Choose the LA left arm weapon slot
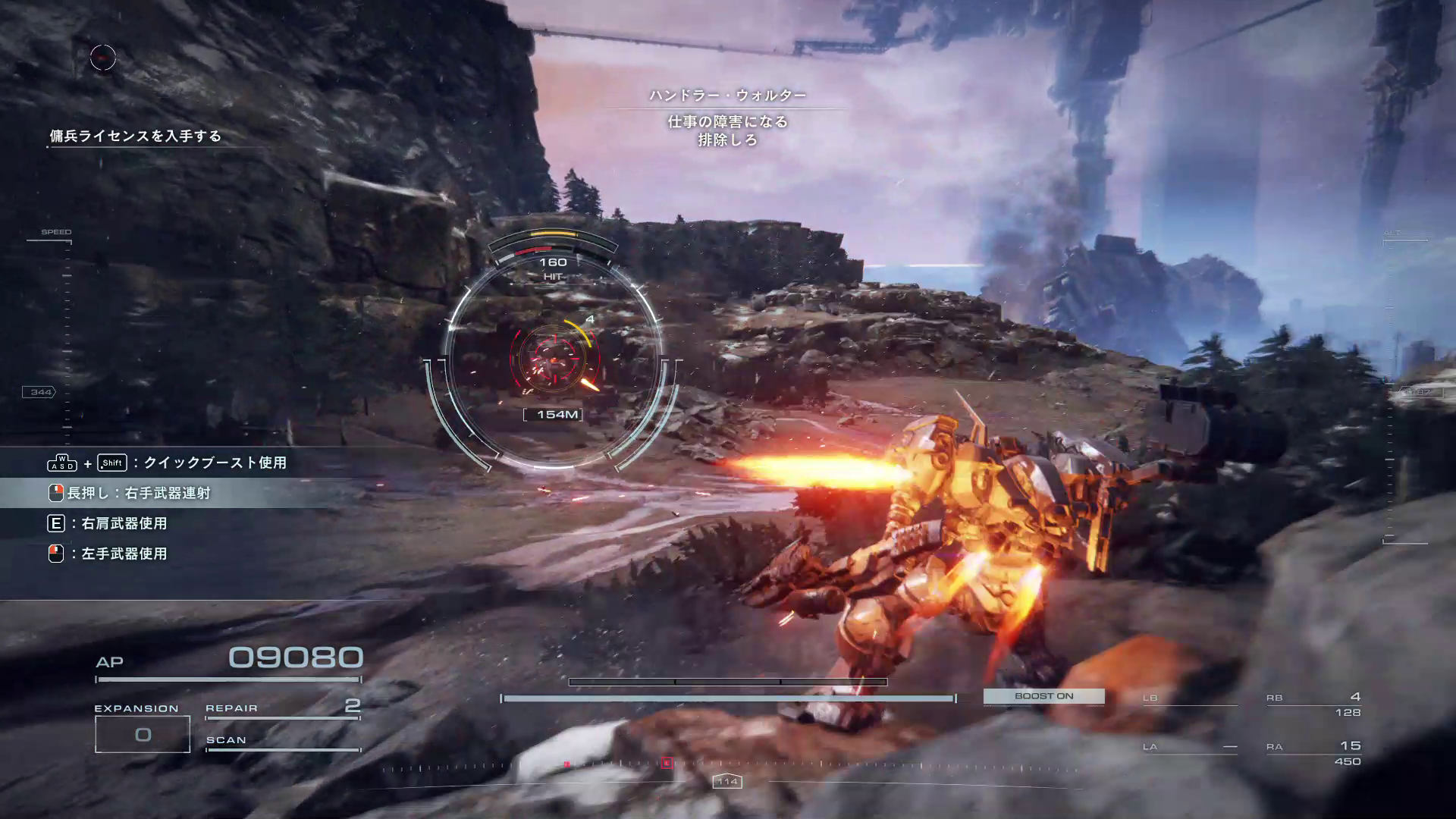1456x819 pixels. tap(1189, 748)
